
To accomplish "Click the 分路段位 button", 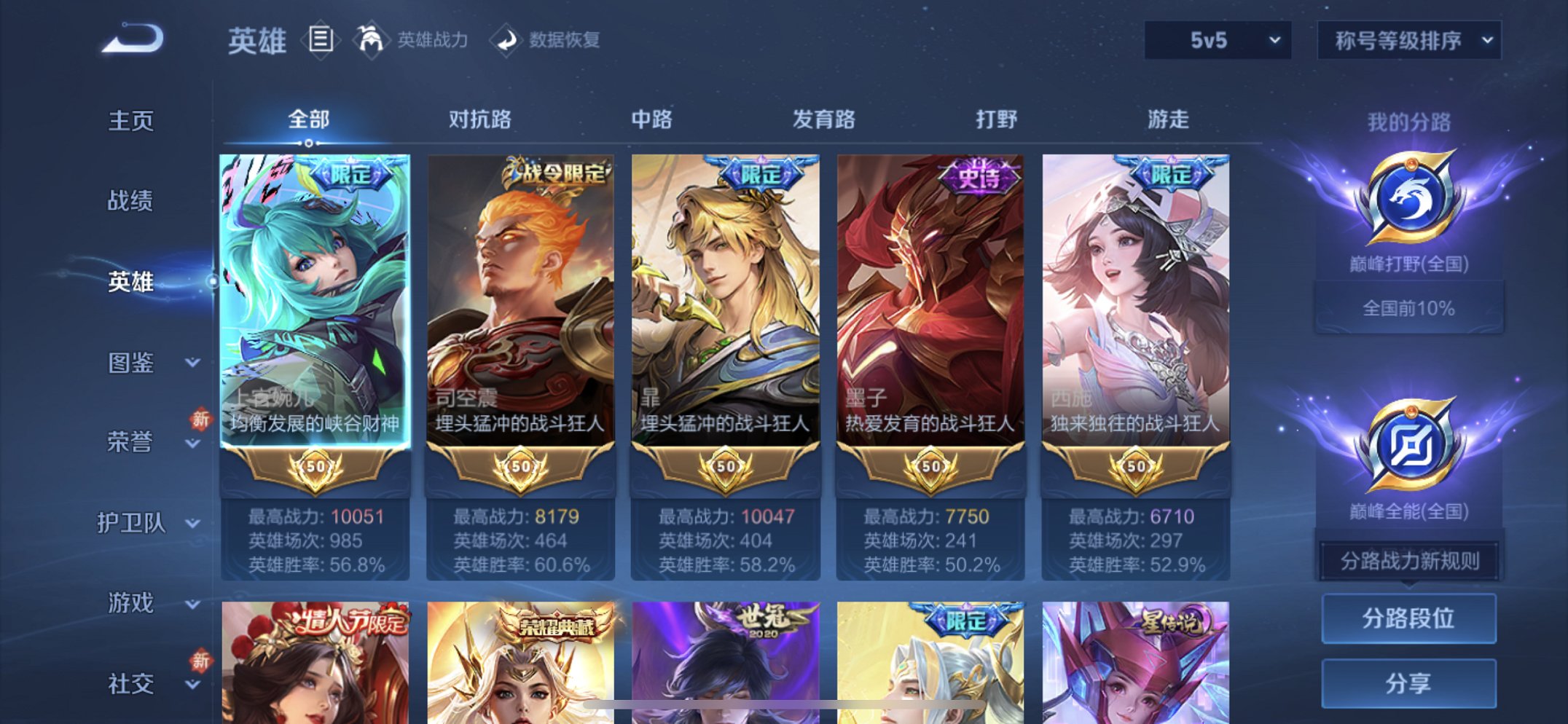I will tap(1408, 620).
